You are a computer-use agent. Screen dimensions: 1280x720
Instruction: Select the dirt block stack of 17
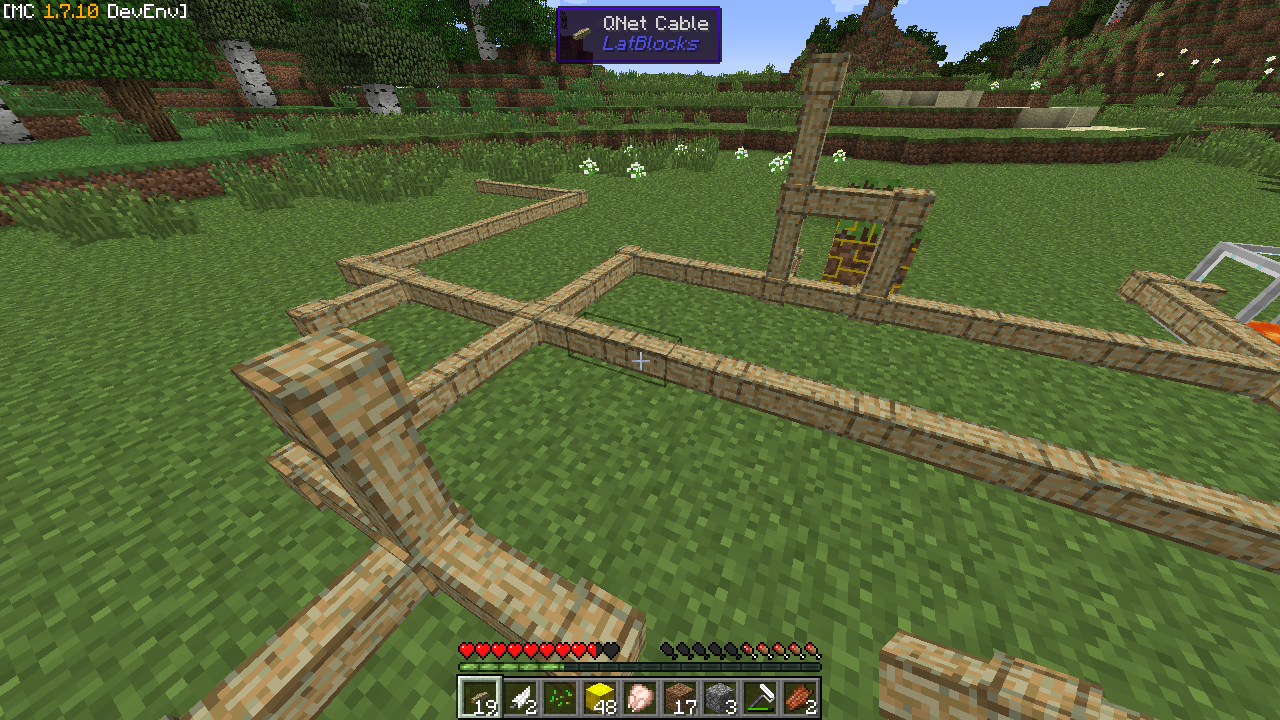click(x=680, y=697)
